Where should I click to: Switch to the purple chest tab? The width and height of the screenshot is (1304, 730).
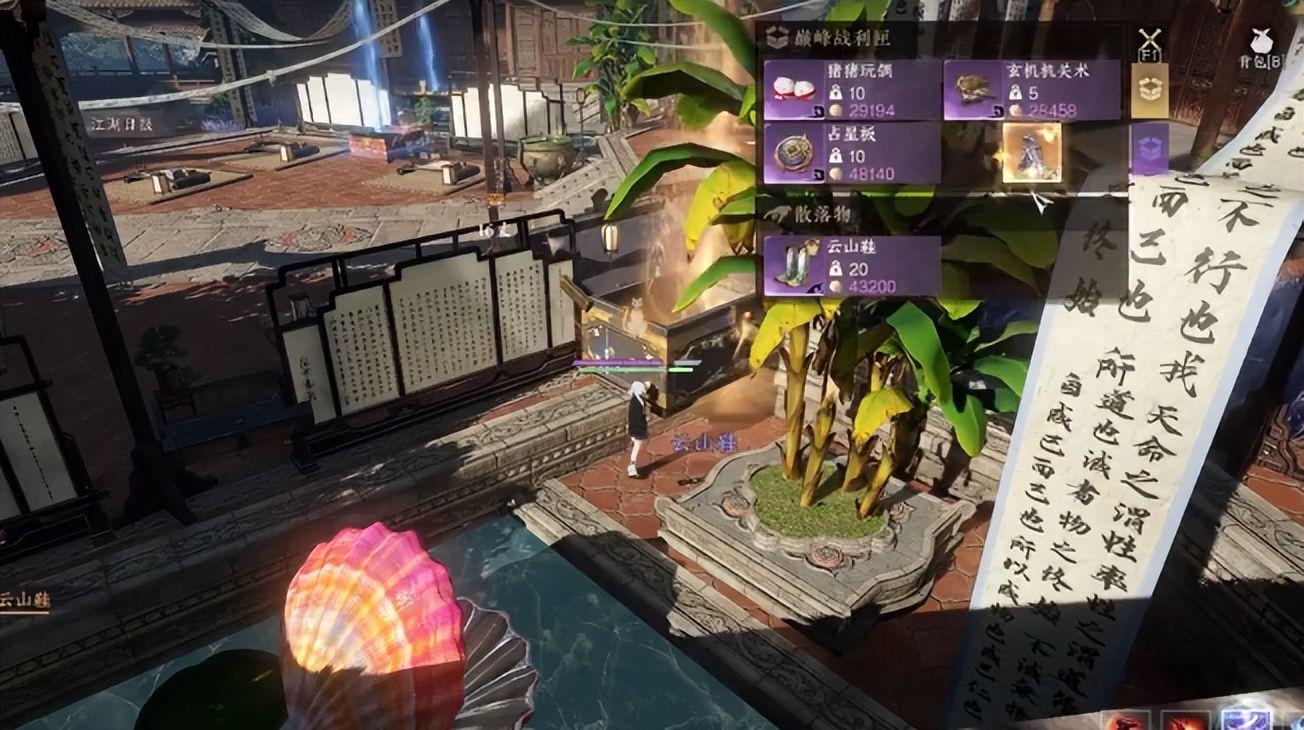(1149, 149)
